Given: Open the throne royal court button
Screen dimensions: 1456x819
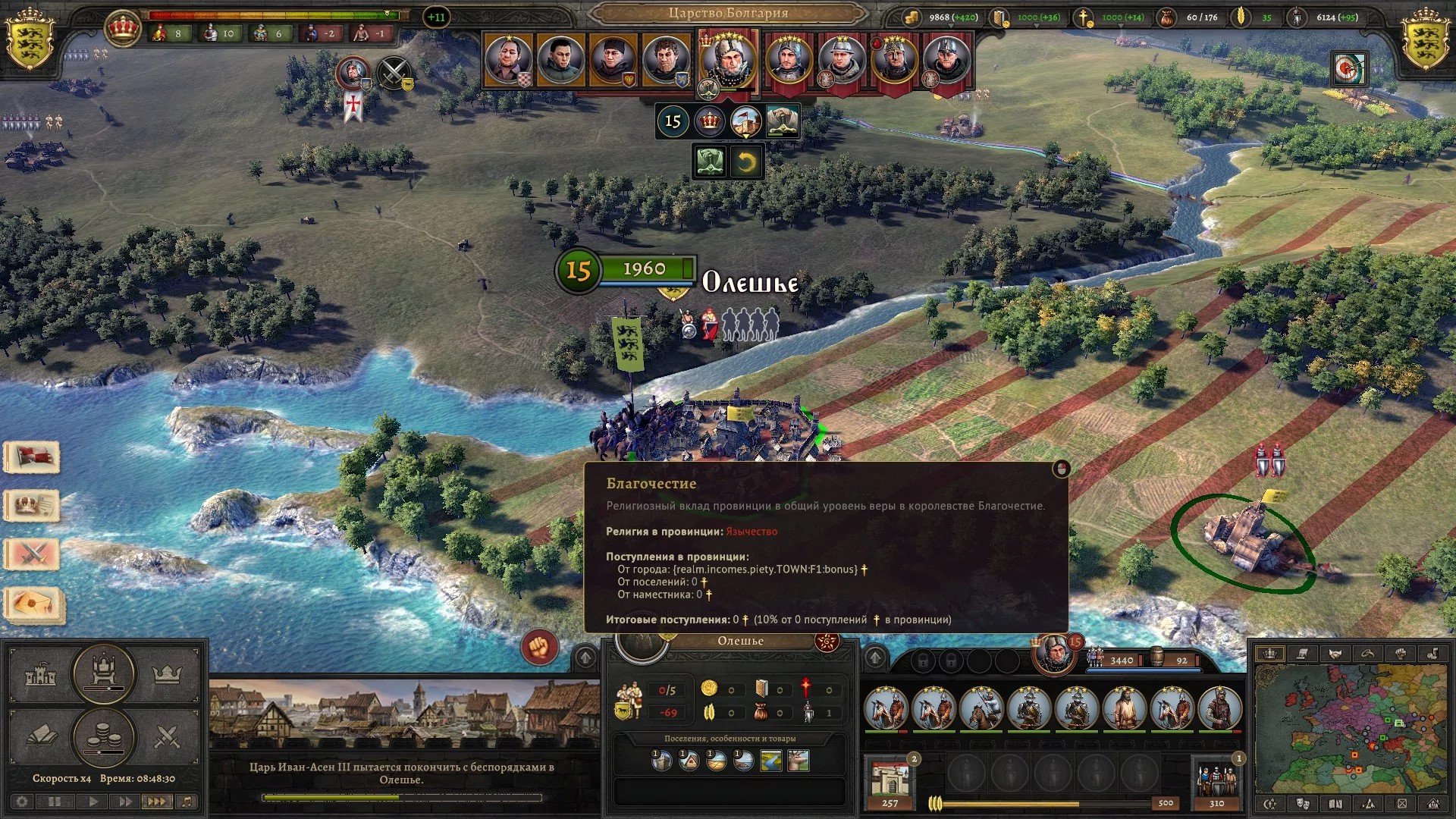Looking at the screenshot, I should 103,672.
